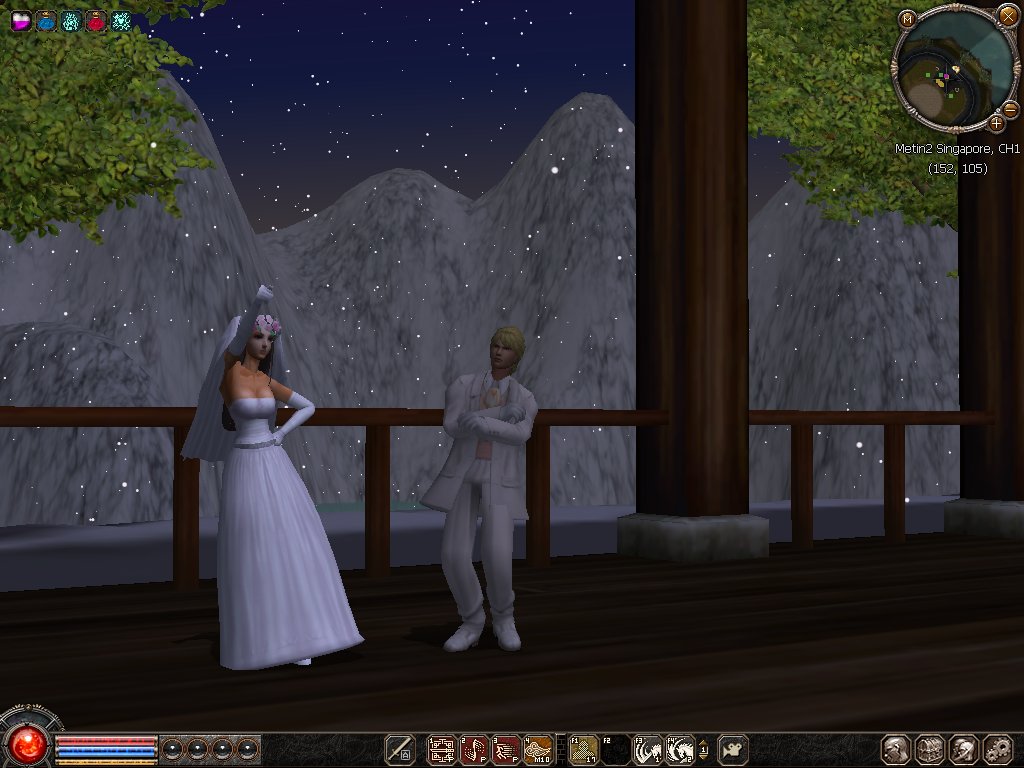Switch the quickslot page with the arrow stepper
The height and width of the screenshot is (768, 1024).
point(703,749)
